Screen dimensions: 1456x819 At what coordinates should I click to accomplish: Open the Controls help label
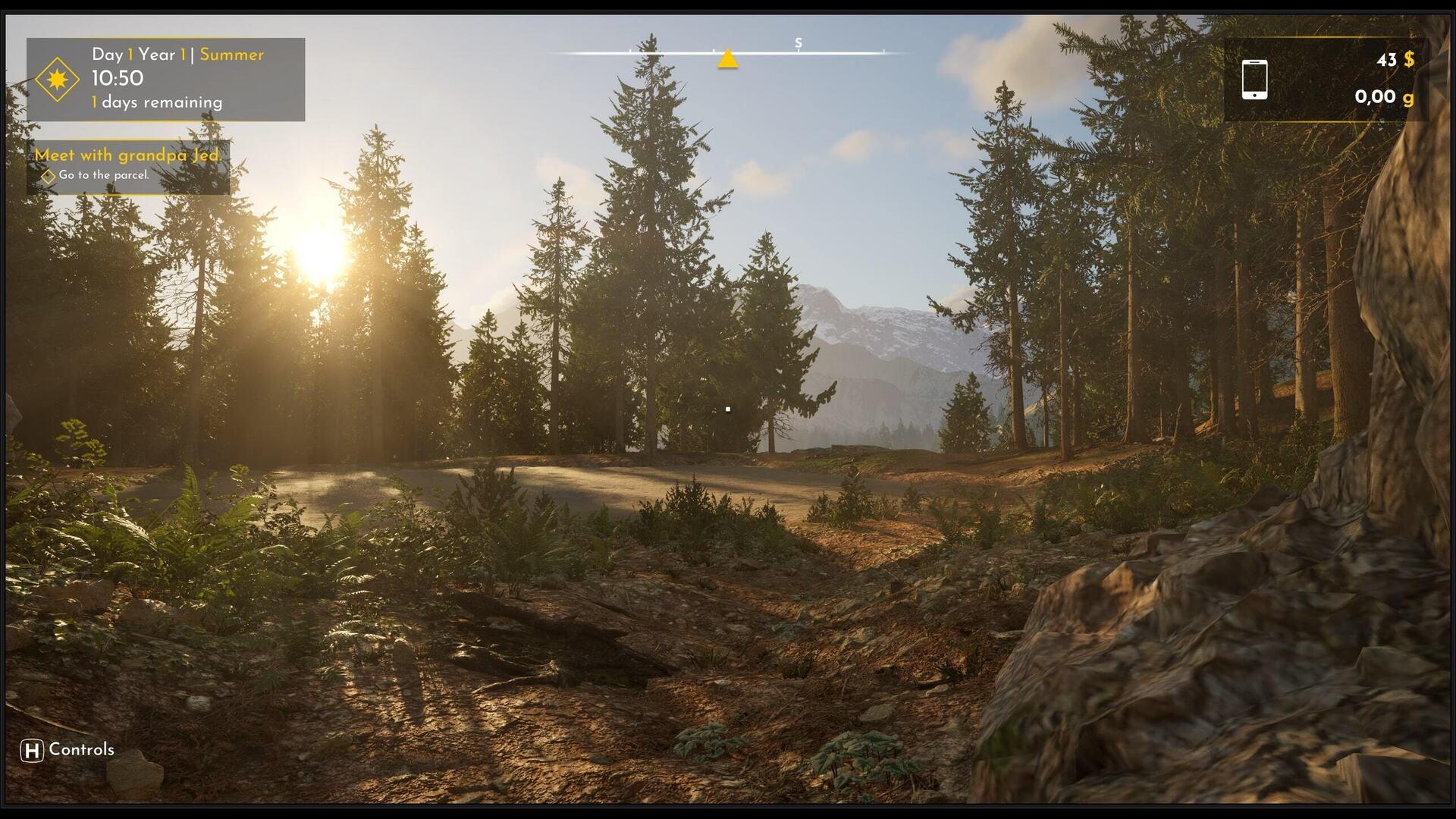coord(67,750)
